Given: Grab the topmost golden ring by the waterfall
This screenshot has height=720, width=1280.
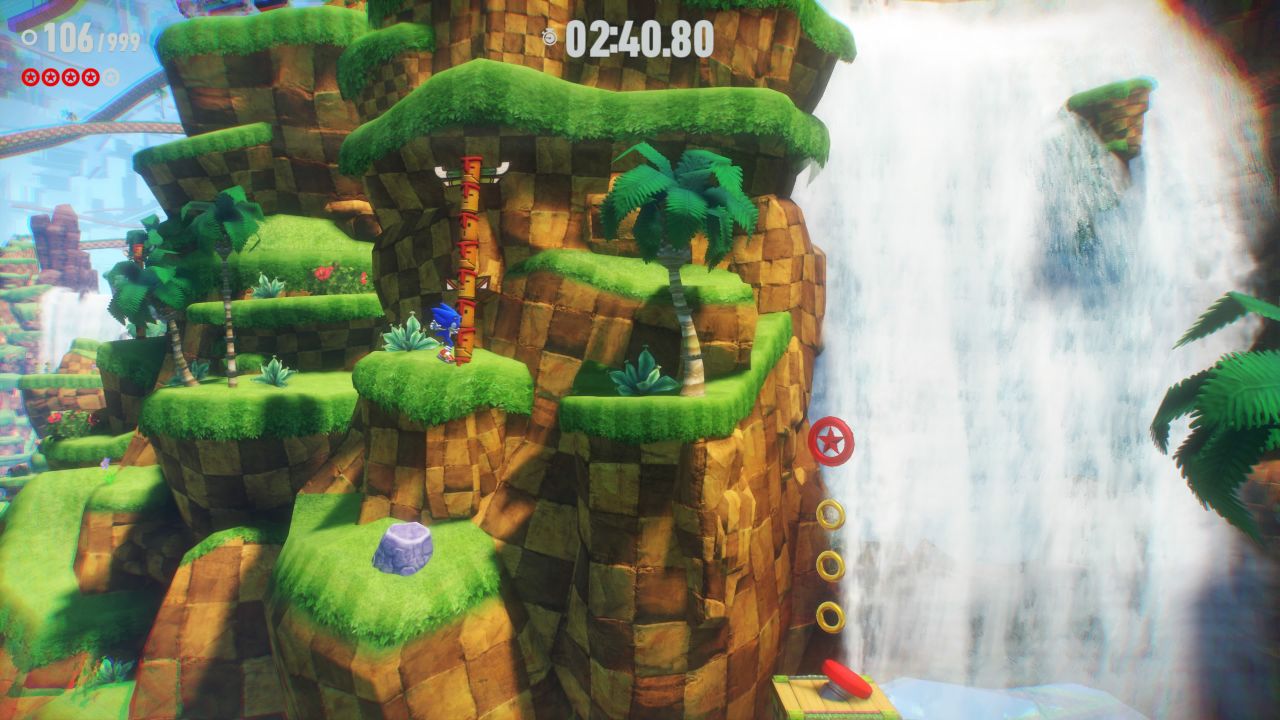Looking at the screenshot, I should pyautogui.click(x=832, y=512).
